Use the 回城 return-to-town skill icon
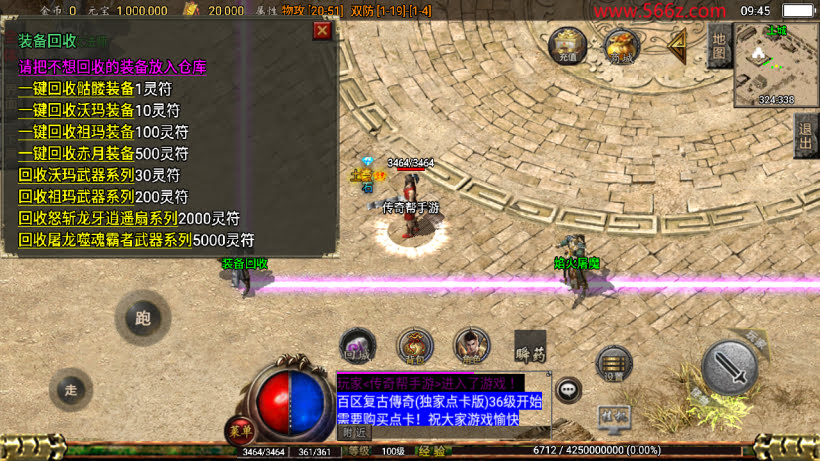Image resolution: width=820 pixels, height=461 pixels. pyautogui.click(x=357, y=346)
